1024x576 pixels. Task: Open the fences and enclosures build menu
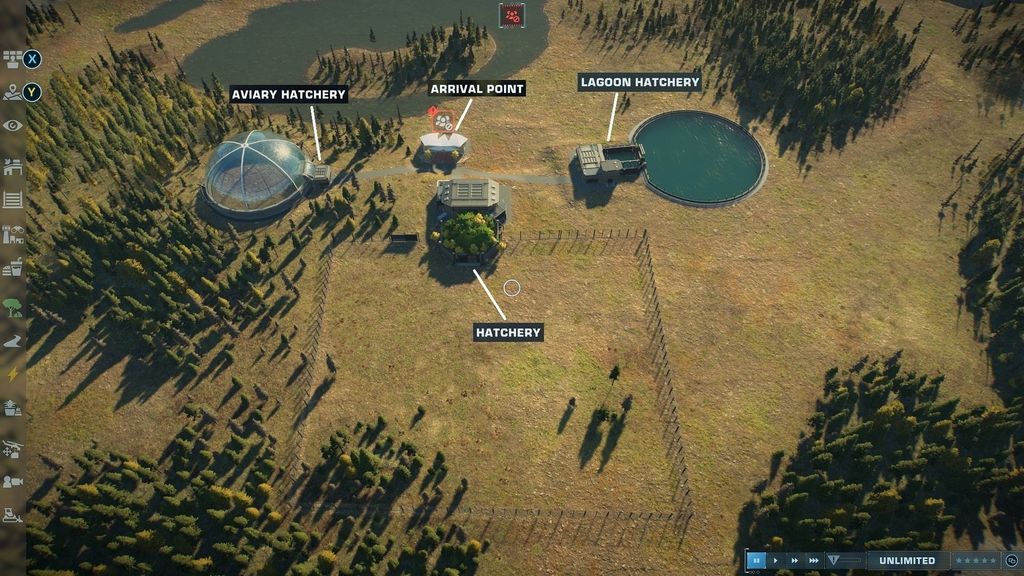click(x=12, y=198)
